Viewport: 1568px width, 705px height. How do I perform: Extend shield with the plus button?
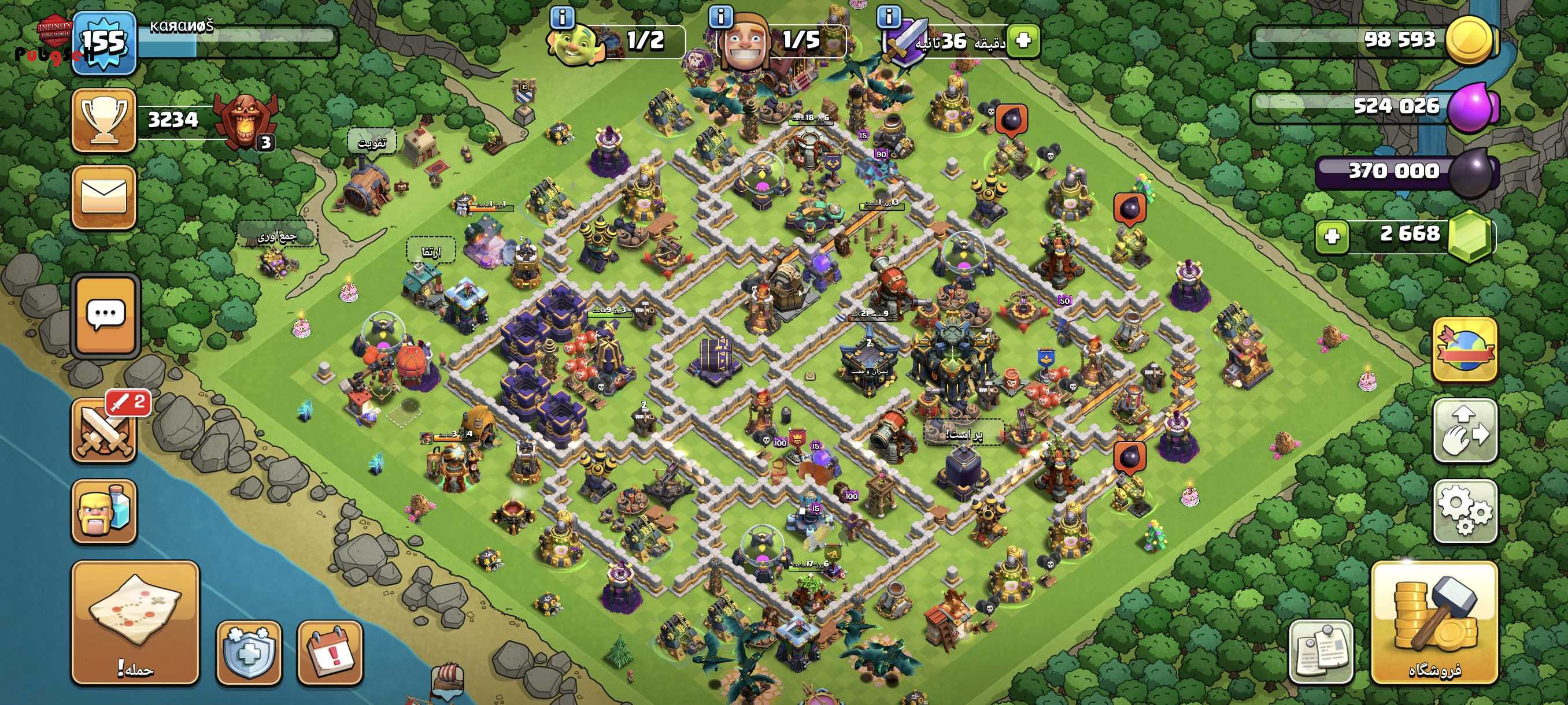click(x=1023, y=41)
